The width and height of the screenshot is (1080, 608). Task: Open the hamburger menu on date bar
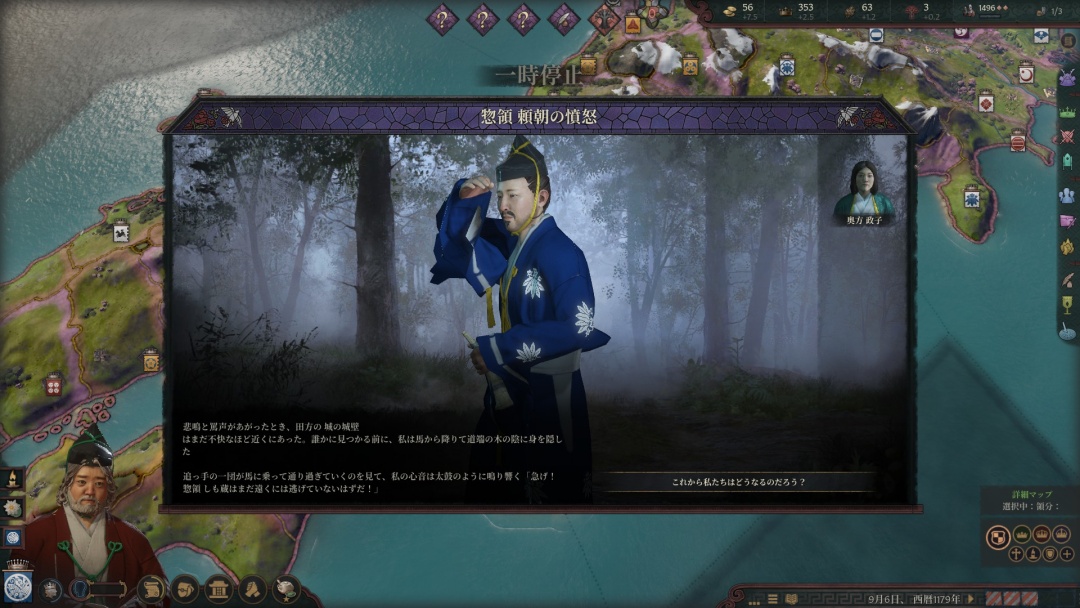click(x=772, y=599)
